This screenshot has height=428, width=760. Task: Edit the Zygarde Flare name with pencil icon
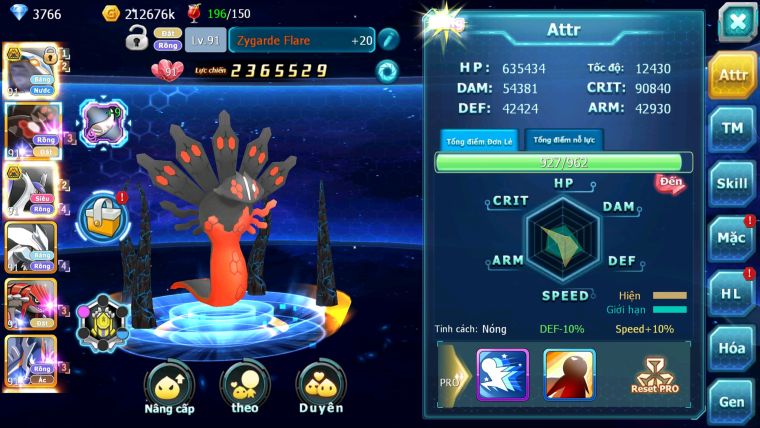click(x=388, y=39)
